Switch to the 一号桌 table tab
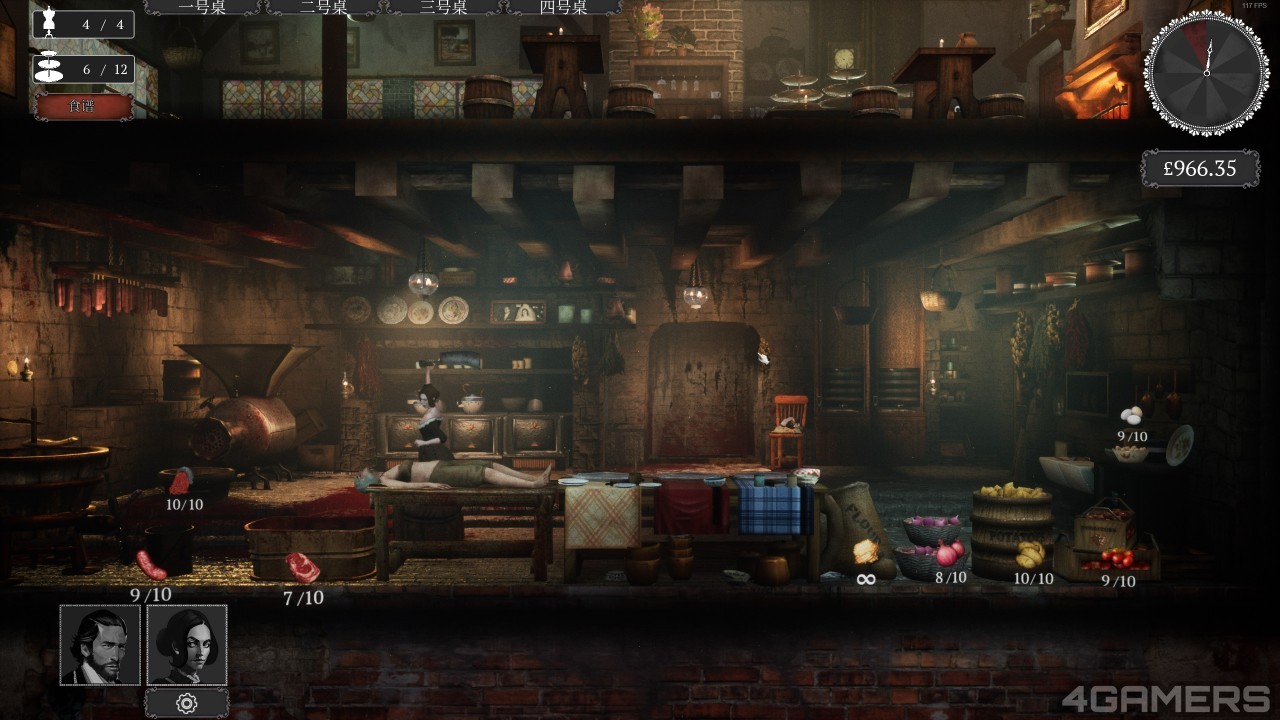The width and height of the screenshot is (1280, 720). (205, 8)
